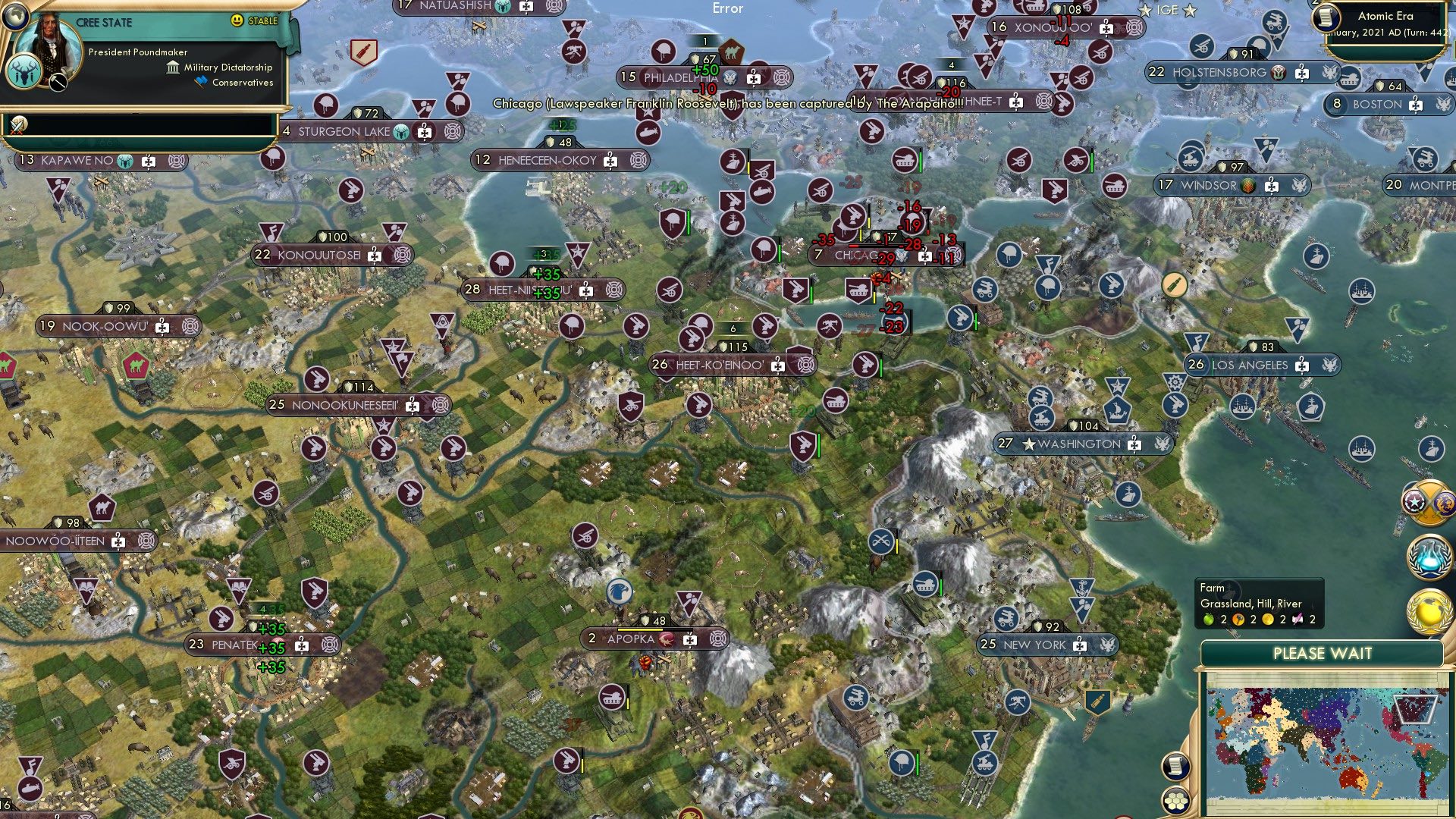Click the PLEASE WAIT banner
Screen dimensions: 1456x819
(1323, 653)
